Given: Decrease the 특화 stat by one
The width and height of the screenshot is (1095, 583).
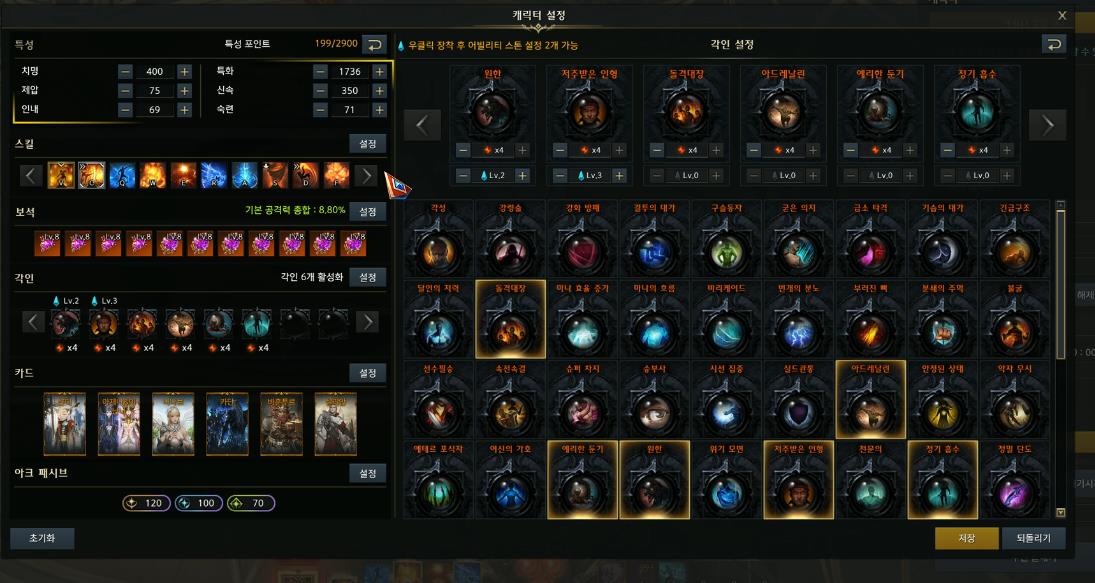Looking at the screenshot, I should pos(320,72).
